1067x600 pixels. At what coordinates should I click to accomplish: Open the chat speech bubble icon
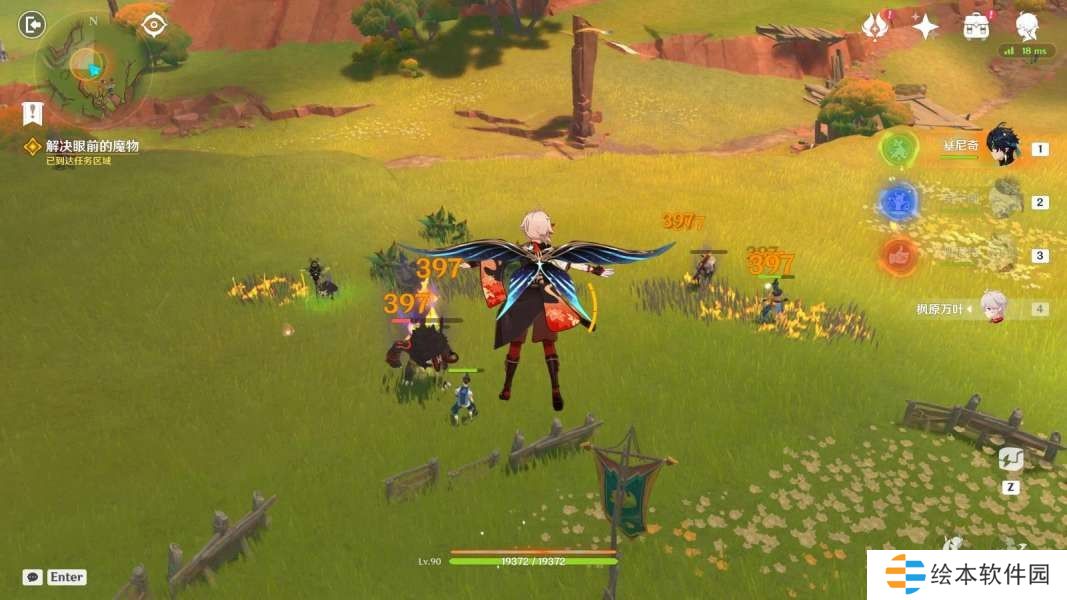pos(33,577)
